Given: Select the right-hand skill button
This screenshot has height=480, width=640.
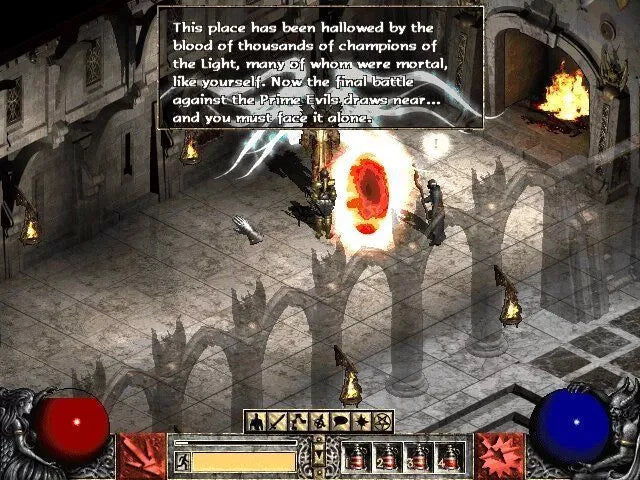Looking at the screenshot, I should (497, 455).
